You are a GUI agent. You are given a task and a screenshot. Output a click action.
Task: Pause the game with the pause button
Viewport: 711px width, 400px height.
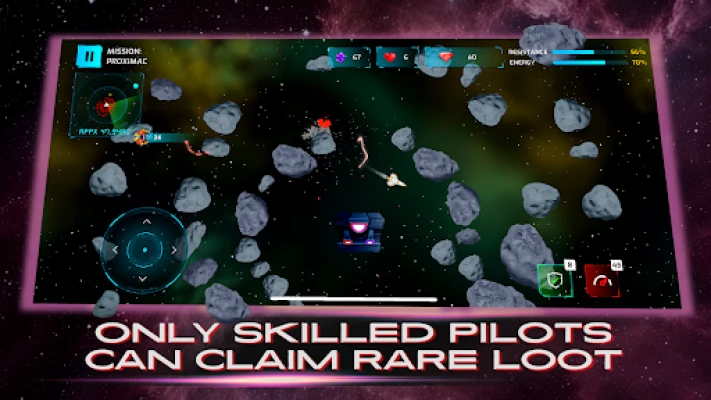coord(90,57)
